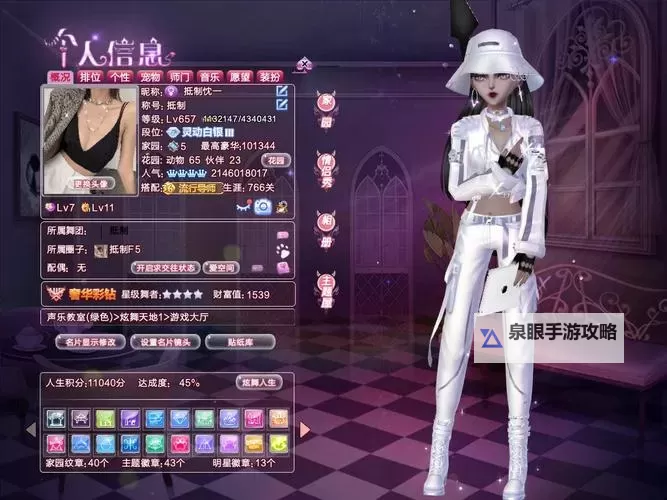Open the 爱空间 button

click(220, 268)
